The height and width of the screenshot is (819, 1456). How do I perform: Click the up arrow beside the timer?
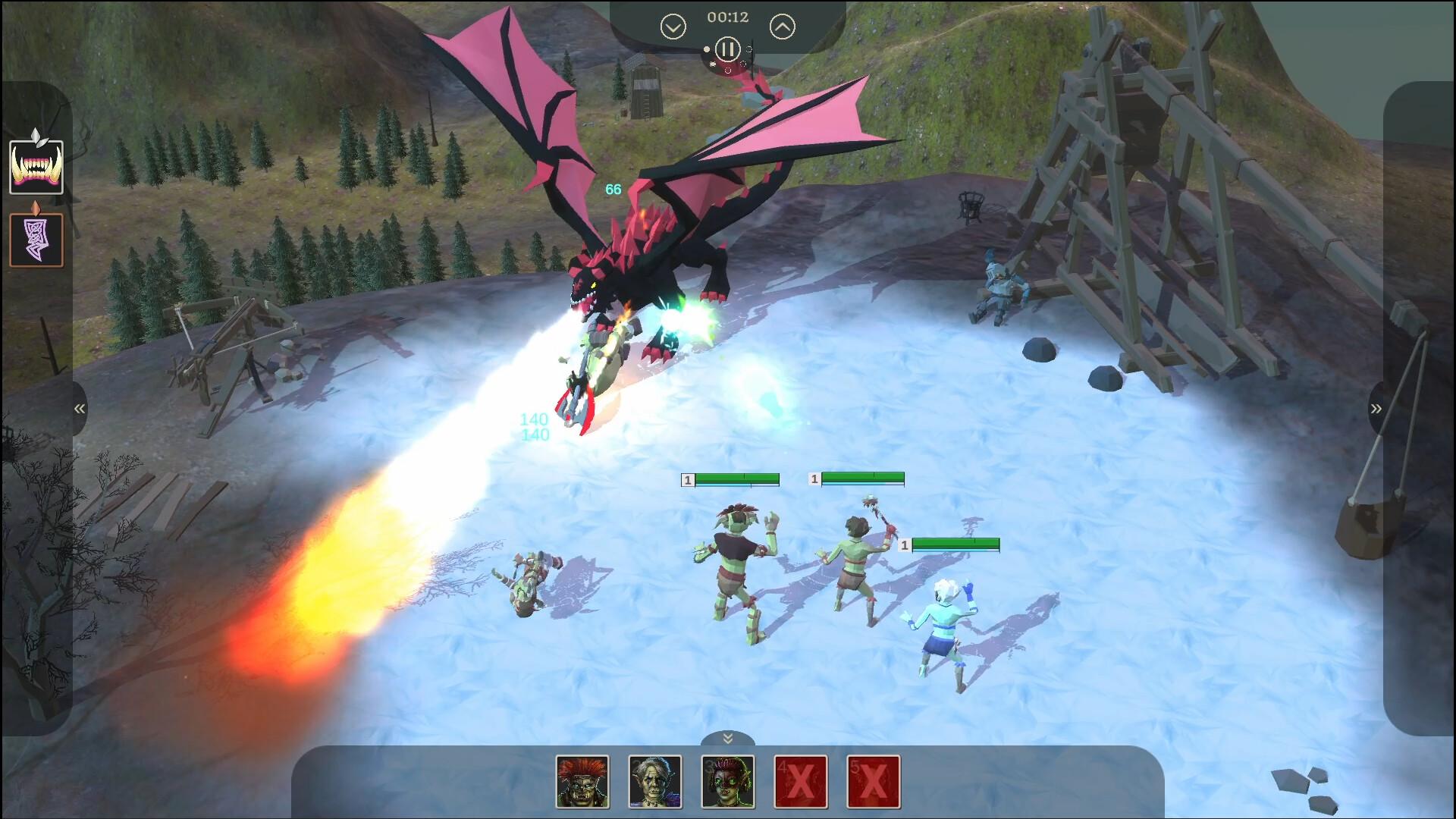[x=782, y=28]
